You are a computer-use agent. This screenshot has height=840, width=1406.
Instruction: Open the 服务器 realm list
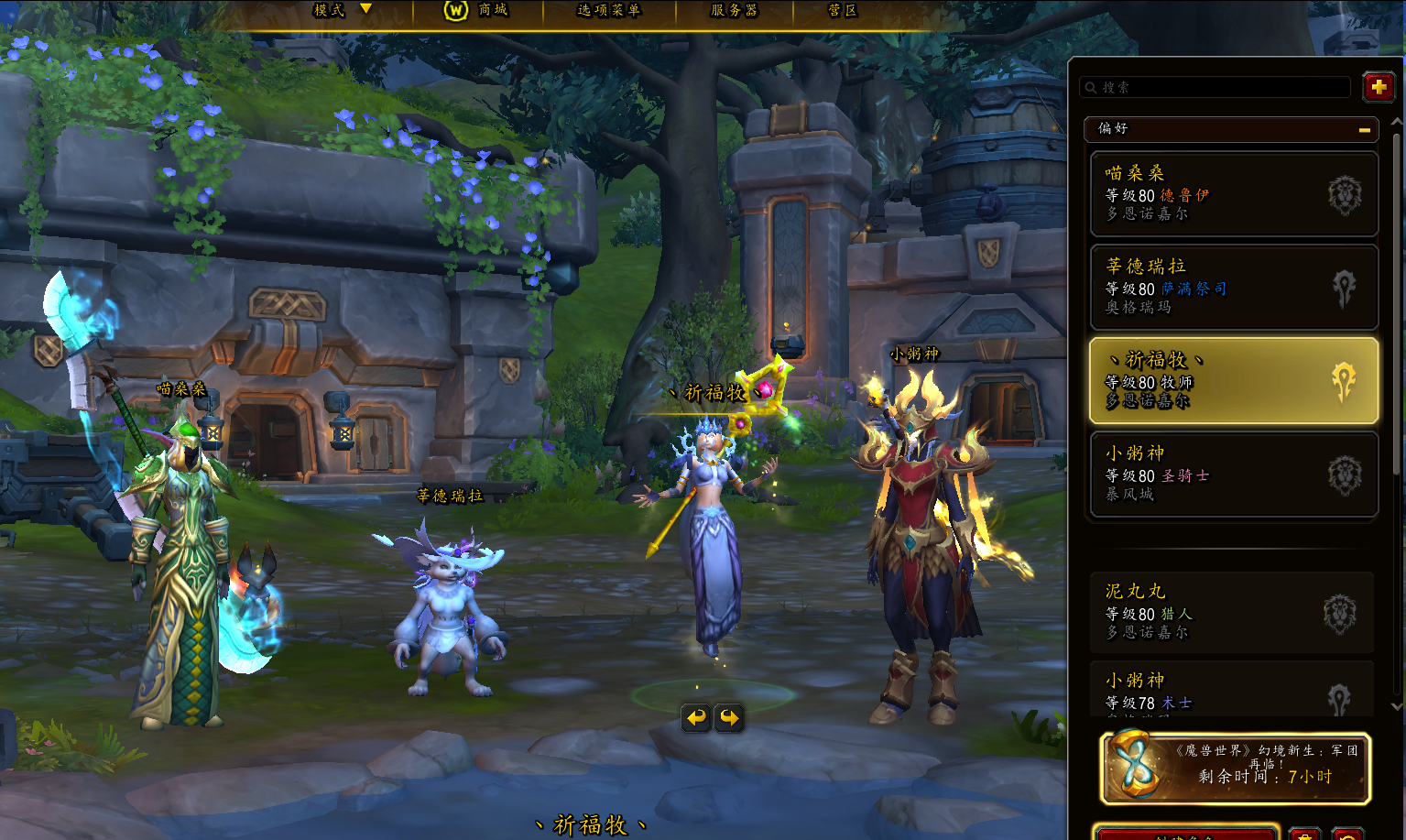click(735, 10)
